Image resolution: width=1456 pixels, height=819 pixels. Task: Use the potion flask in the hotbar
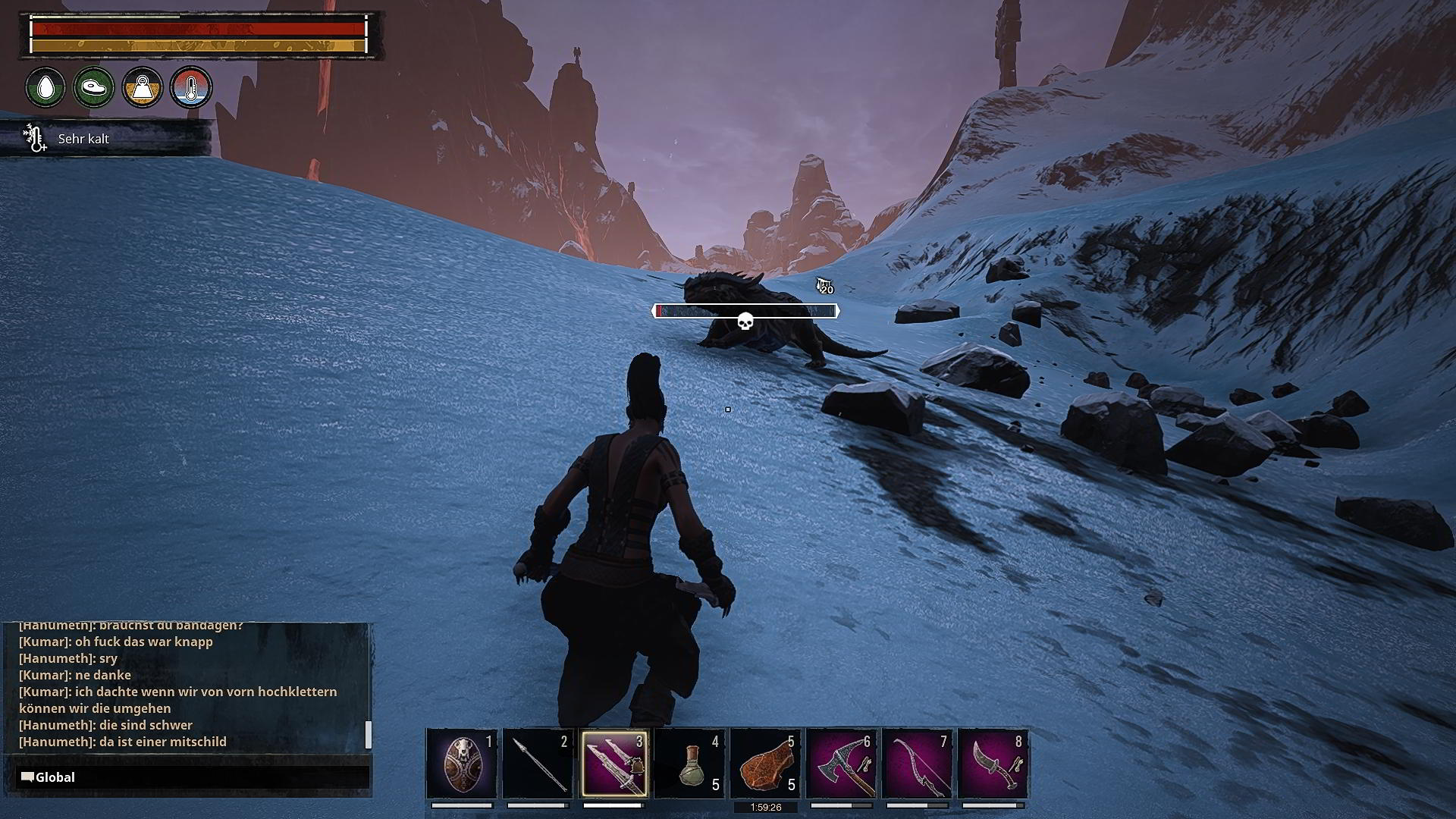(689, 763)
